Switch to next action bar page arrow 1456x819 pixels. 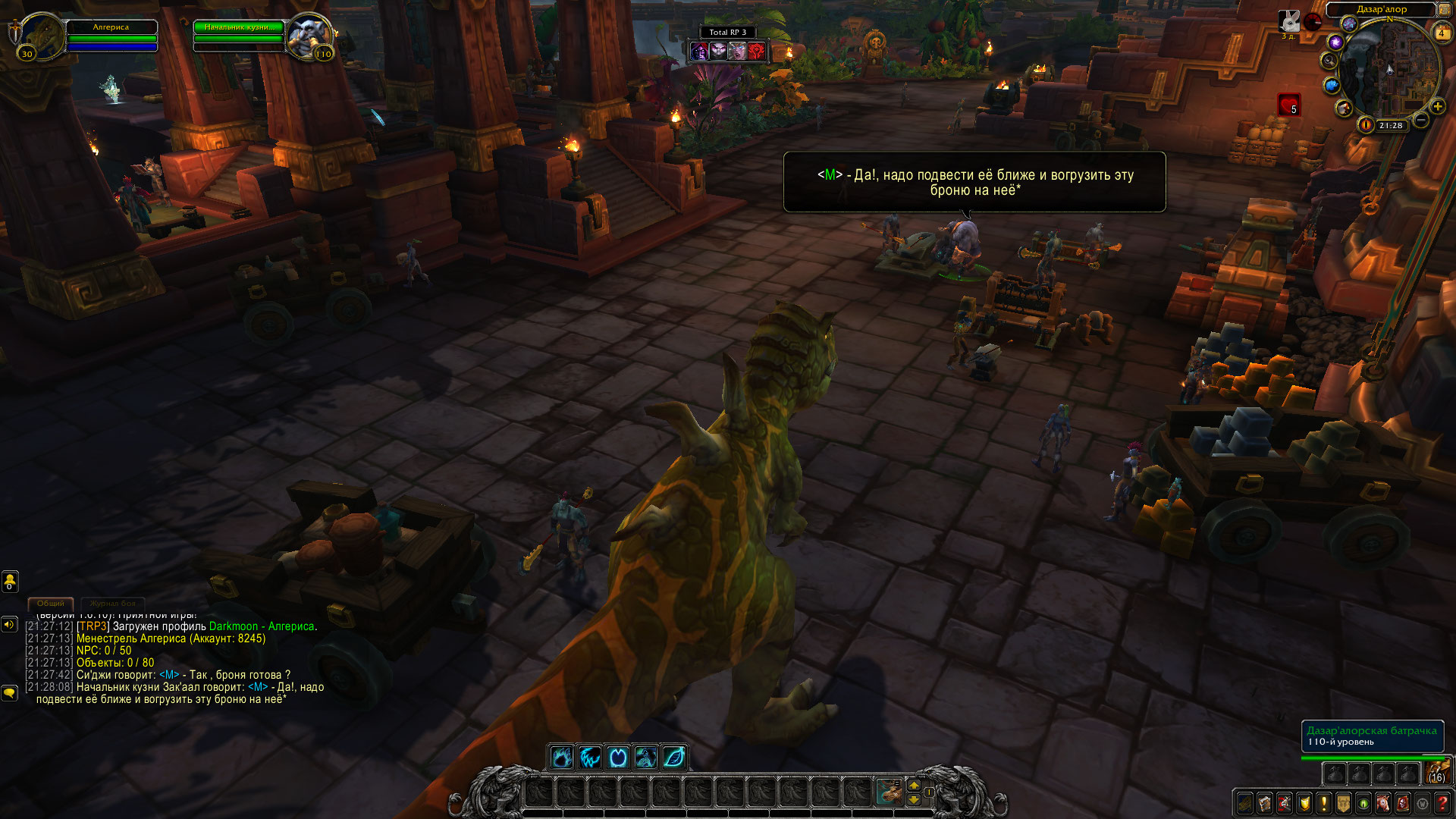[914, 785]
